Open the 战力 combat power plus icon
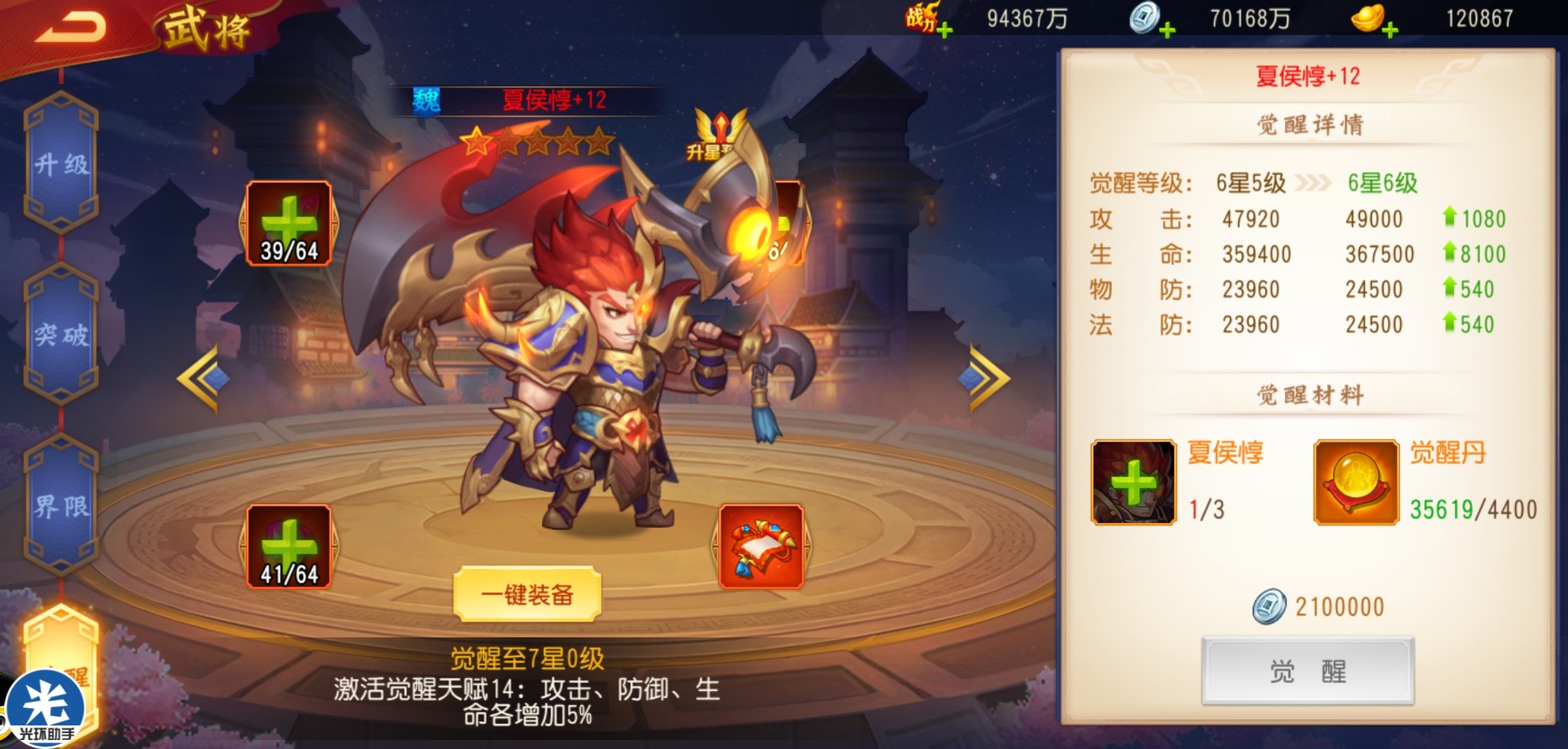1568x749 pixels. pos(944,30)
